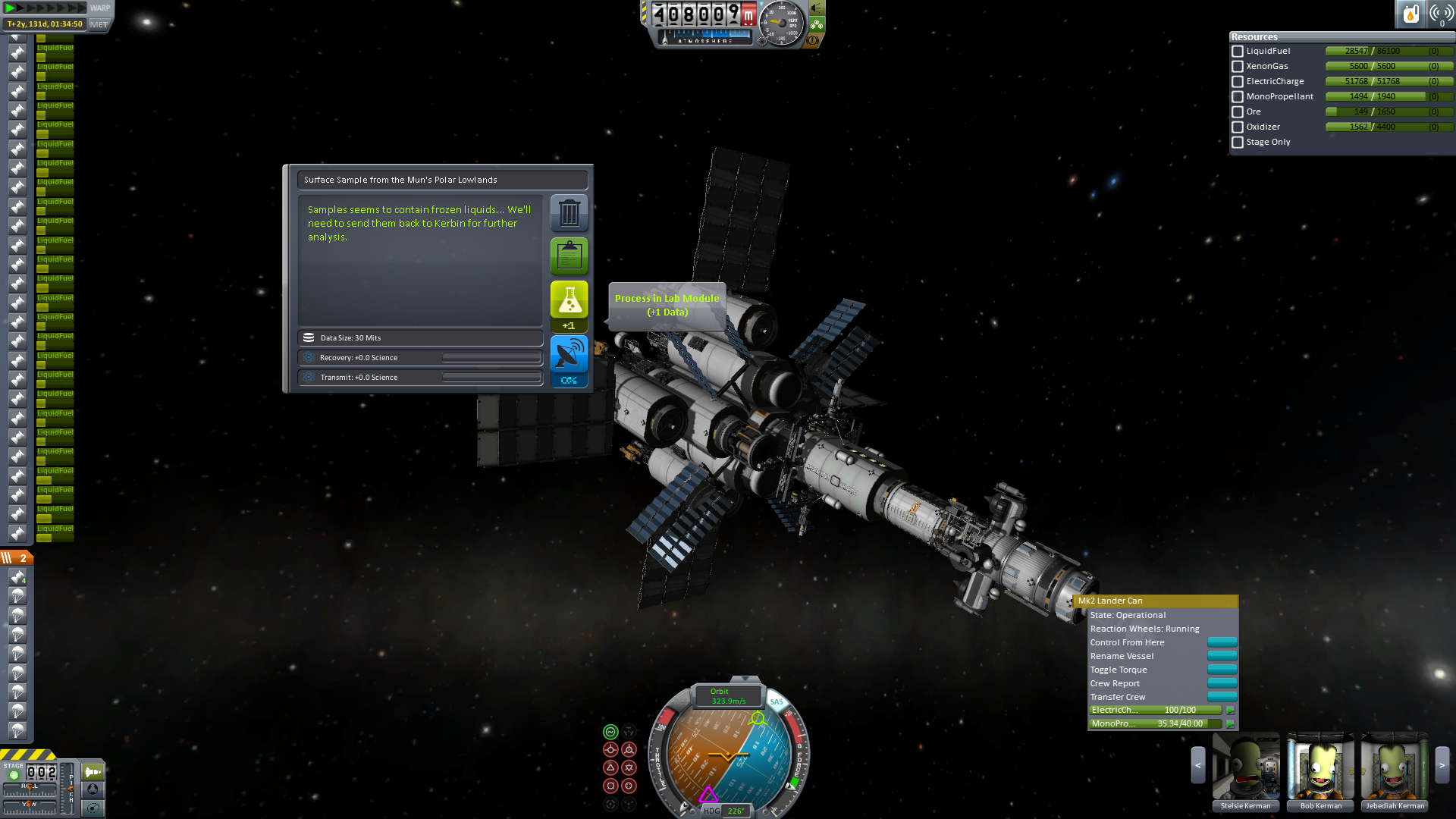Image resolution: width=1456 pixels, height=819 pixels.
Task: Toggle the LiquidFuel resource checkbox
Action: (1238, 52)
